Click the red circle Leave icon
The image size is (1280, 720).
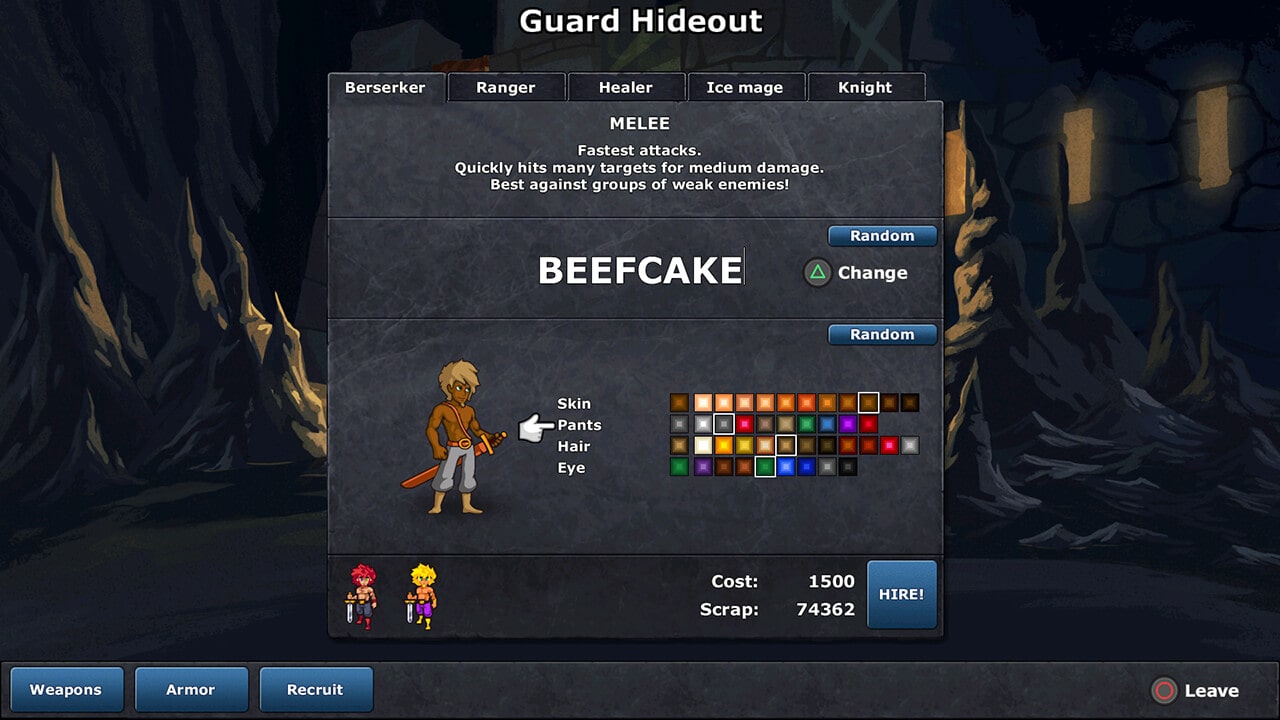pos(1164,690)
